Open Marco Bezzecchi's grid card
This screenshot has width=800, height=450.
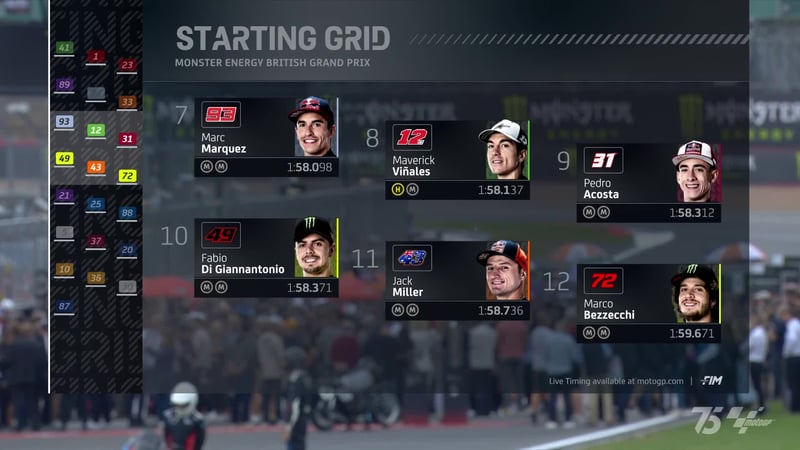[648, 303]
